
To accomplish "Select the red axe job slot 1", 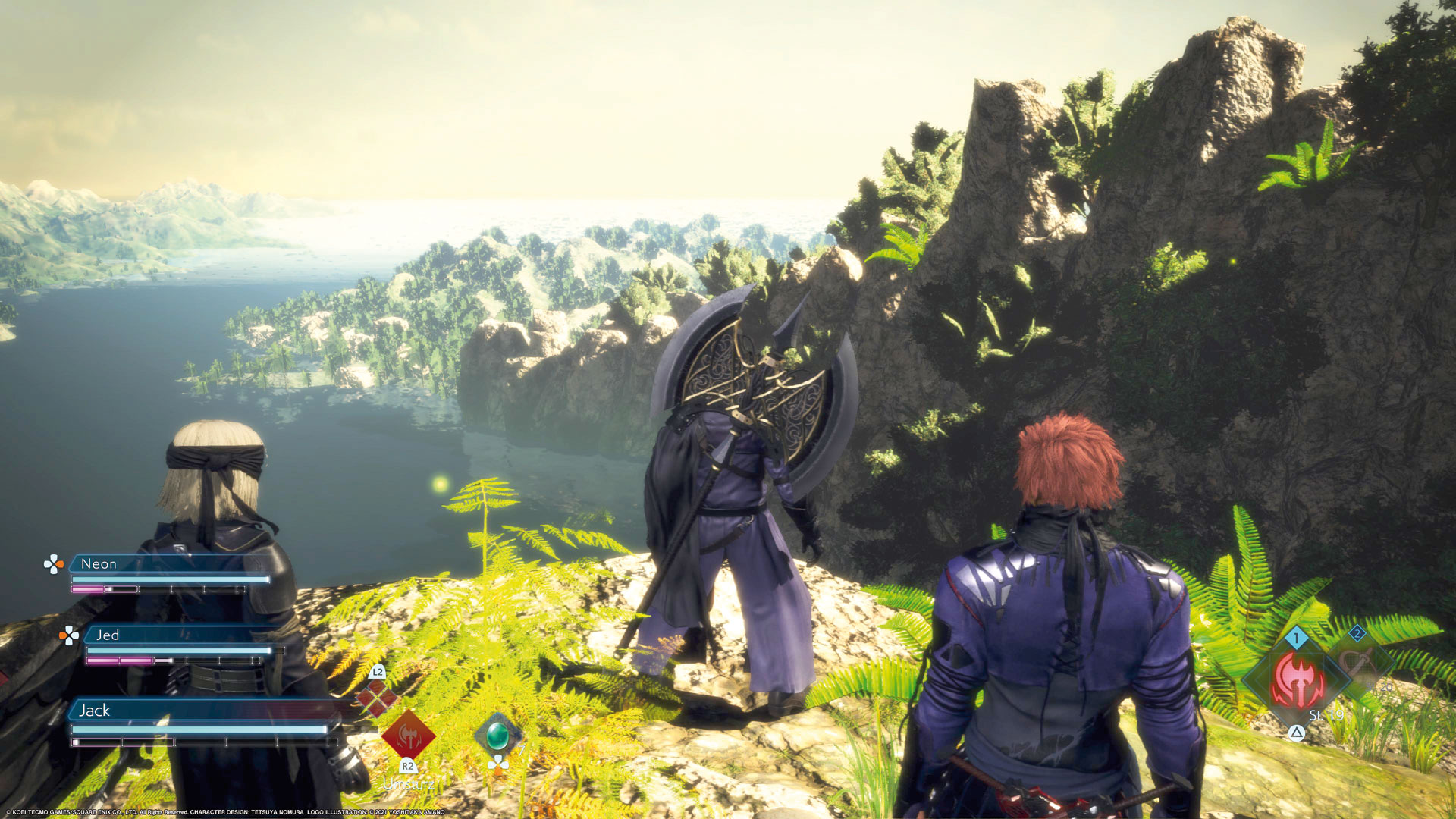I will (1298, 679).
